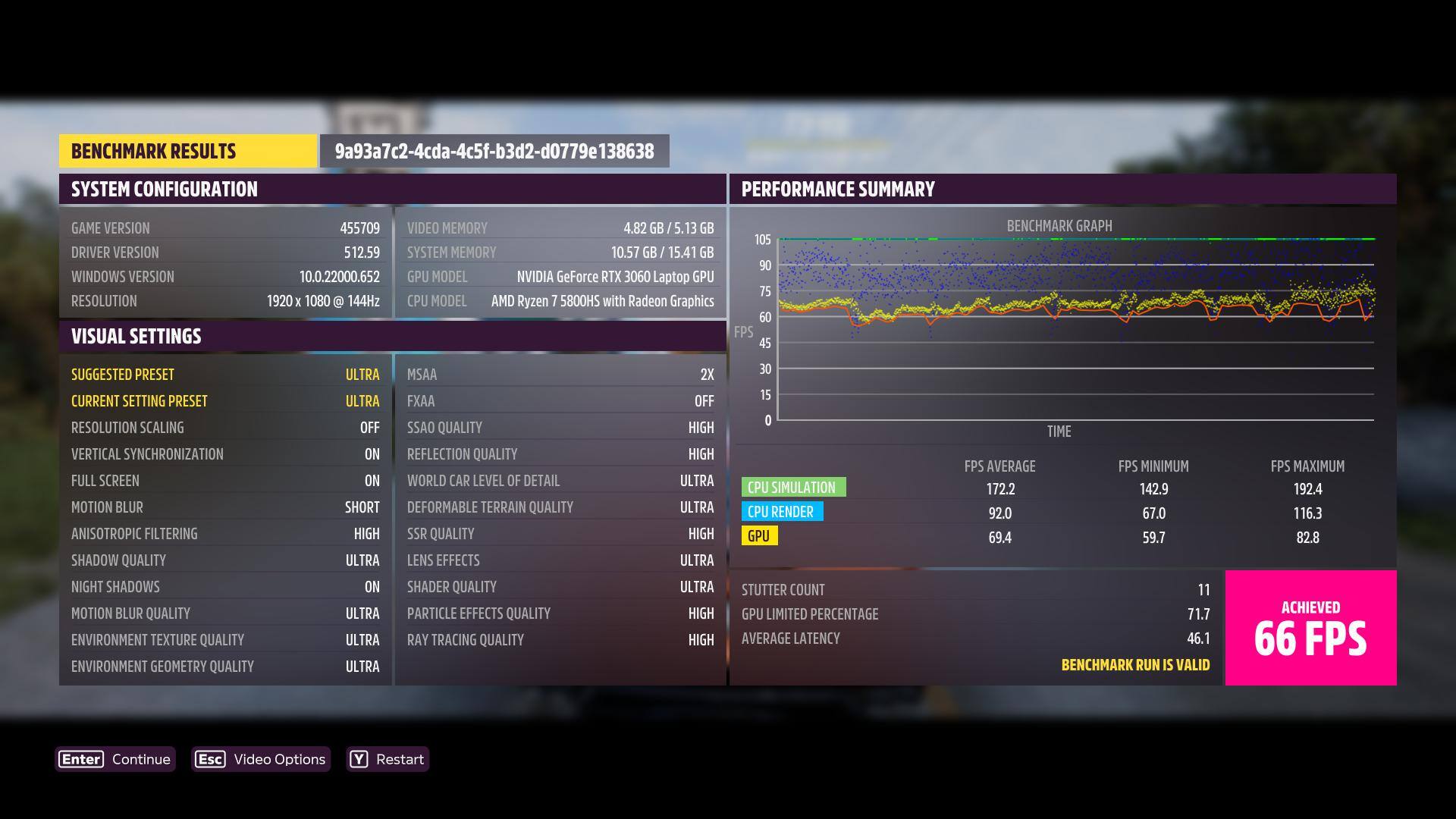This screenshot has height=819, width=1456.
Task: Open Video Options
Action: point(261,759)
